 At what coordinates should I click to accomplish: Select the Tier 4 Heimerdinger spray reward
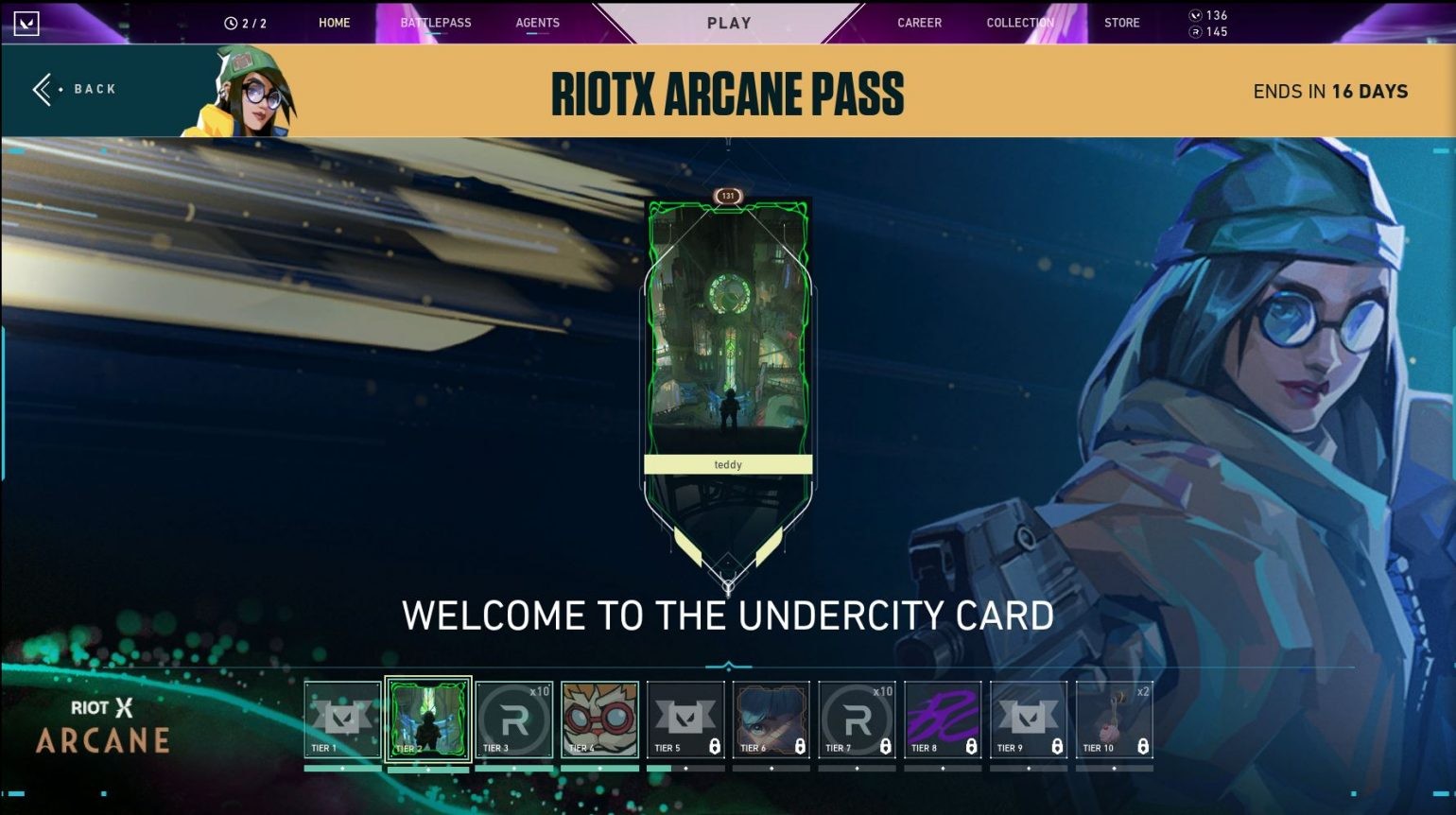tap(599, 717)
